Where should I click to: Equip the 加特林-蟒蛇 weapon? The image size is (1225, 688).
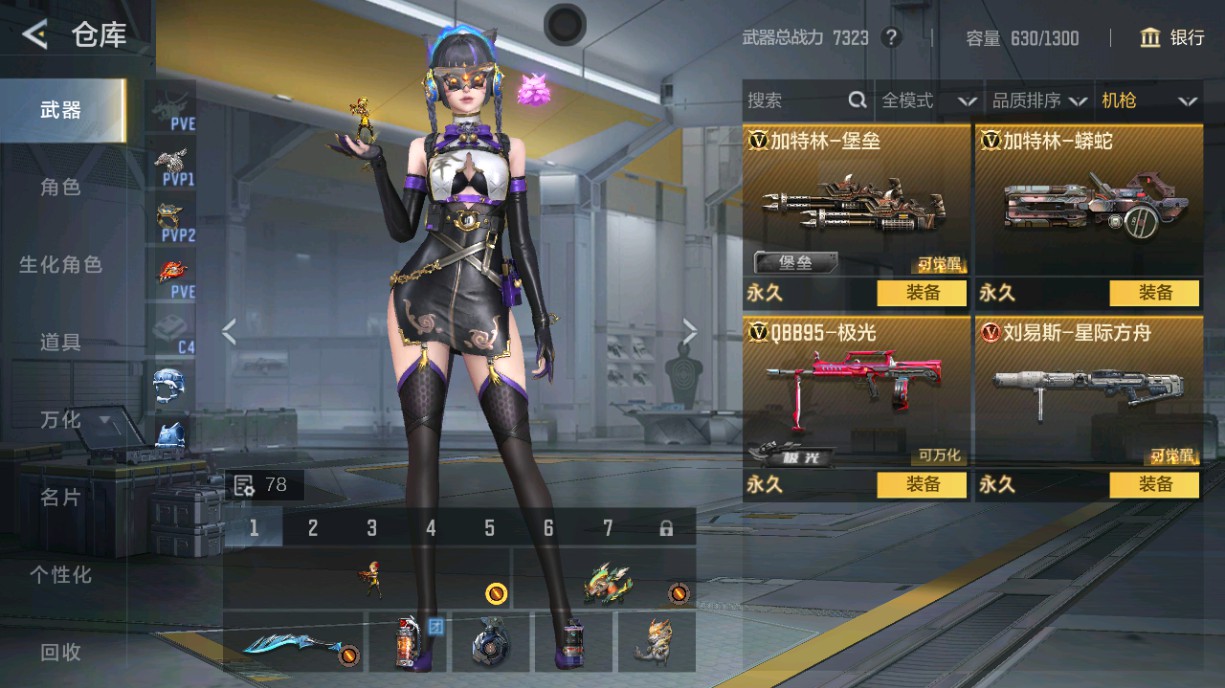click(1154, 293)
